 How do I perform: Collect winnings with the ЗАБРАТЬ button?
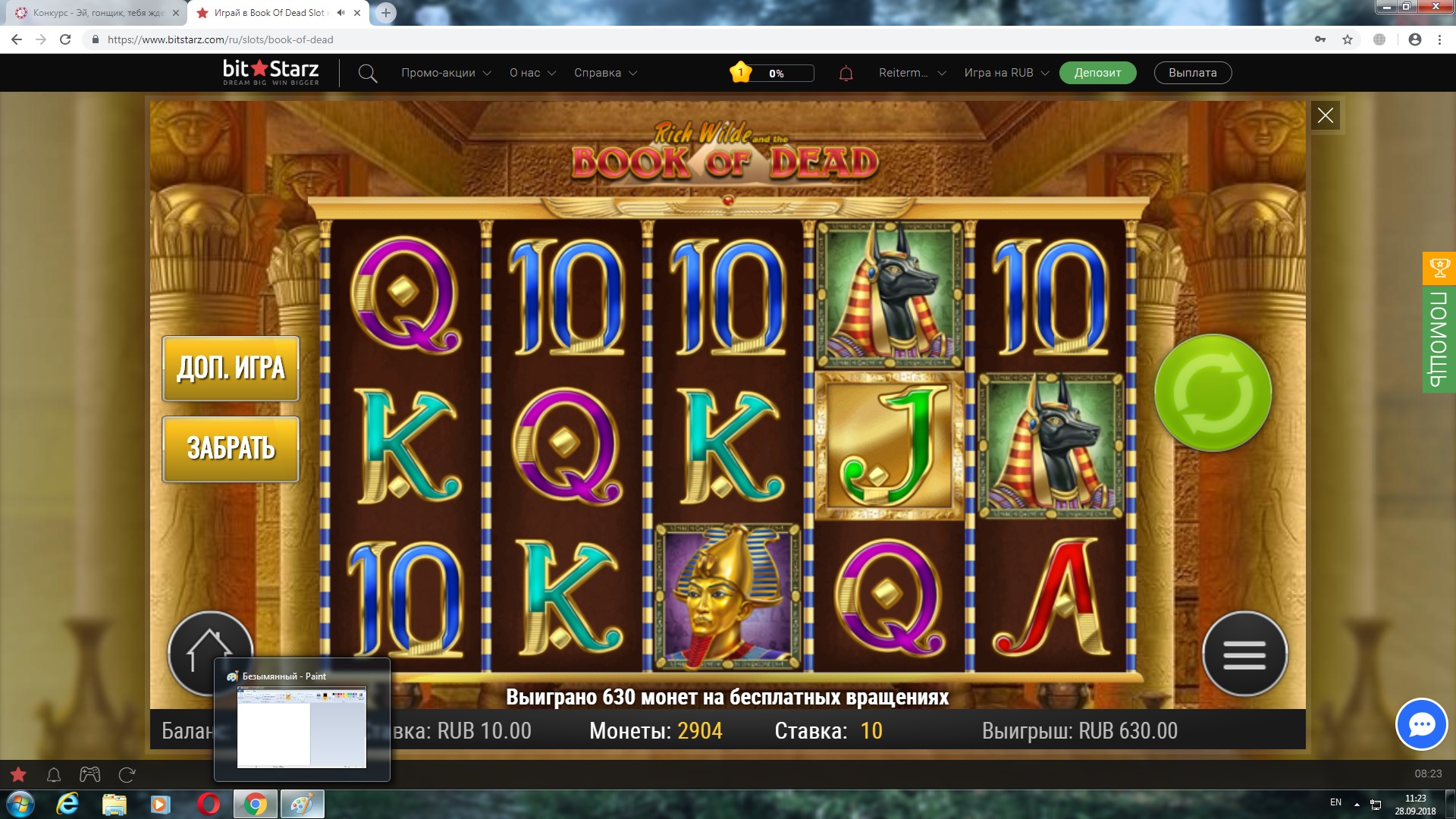(x=231, y=449)
